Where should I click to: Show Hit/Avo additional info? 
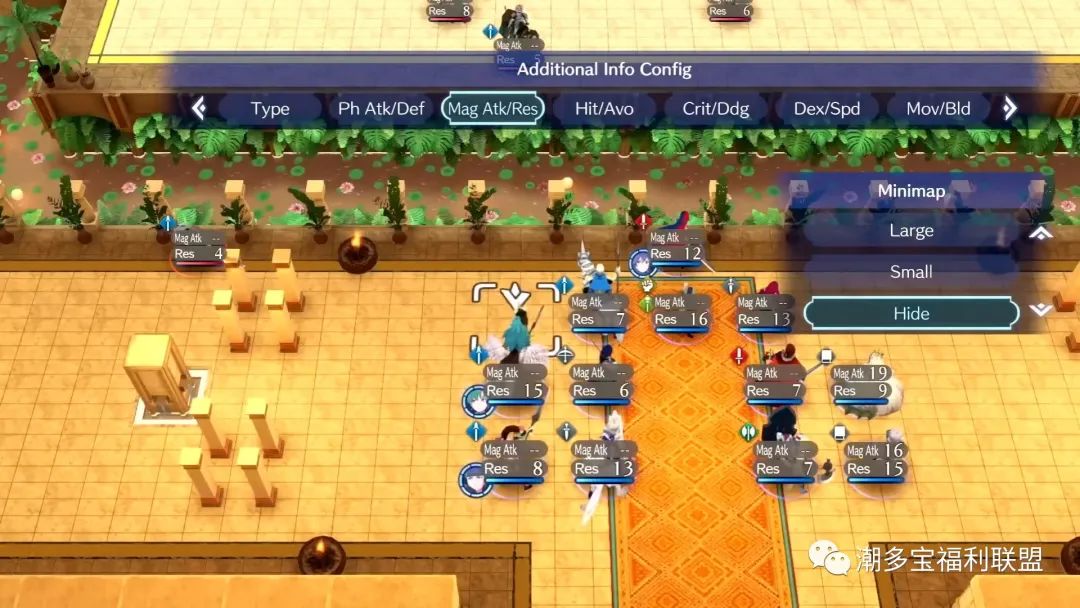tap(604, 109)
